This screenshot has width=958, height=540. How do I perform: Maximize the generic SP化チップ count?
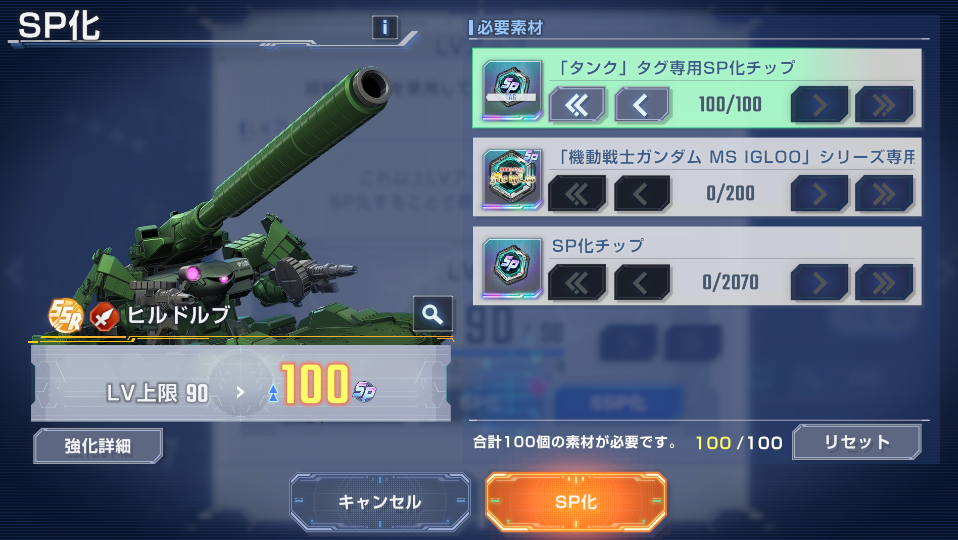(884, 282)
